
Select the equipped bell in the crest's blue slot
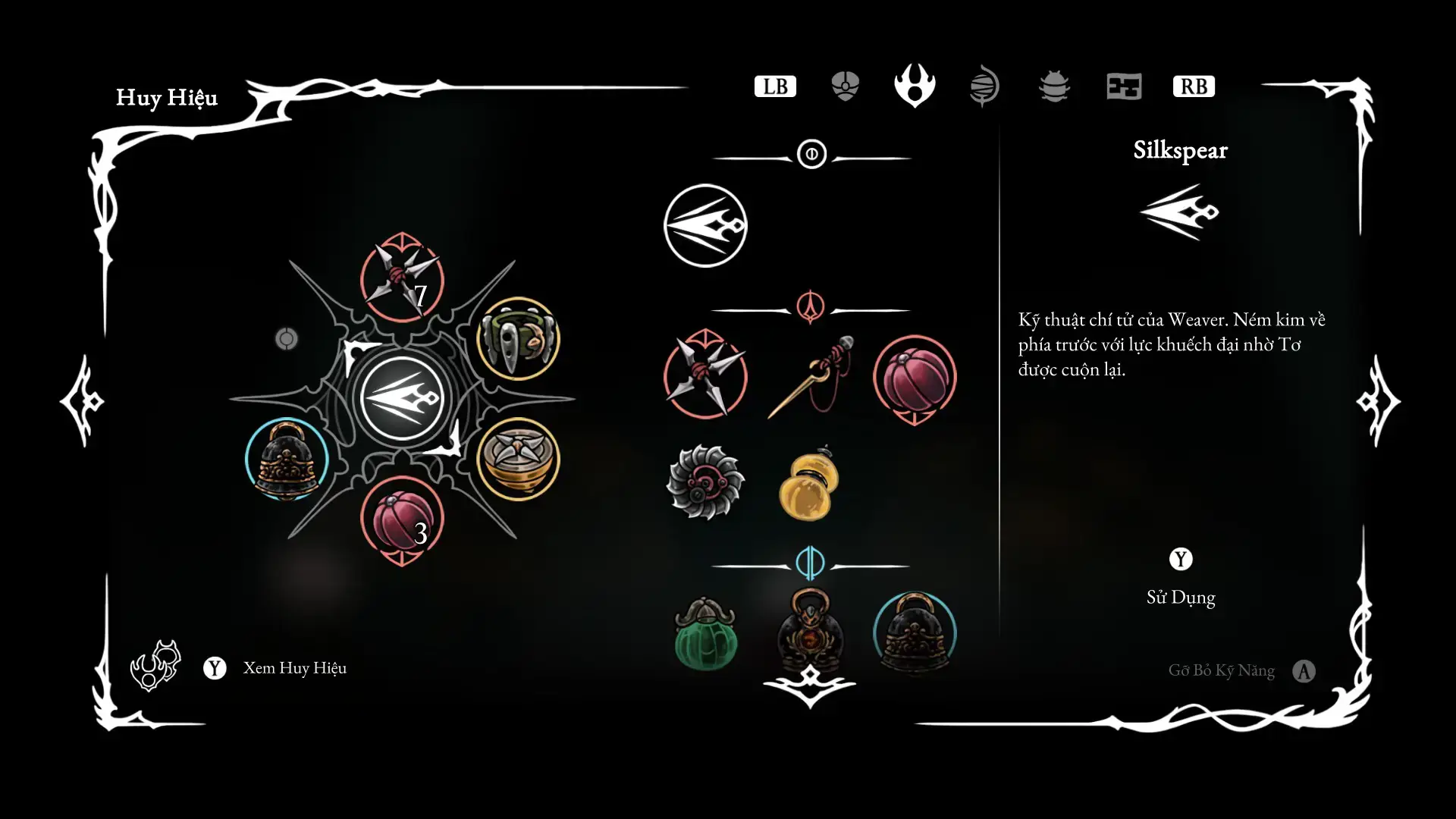click(287, 460)
